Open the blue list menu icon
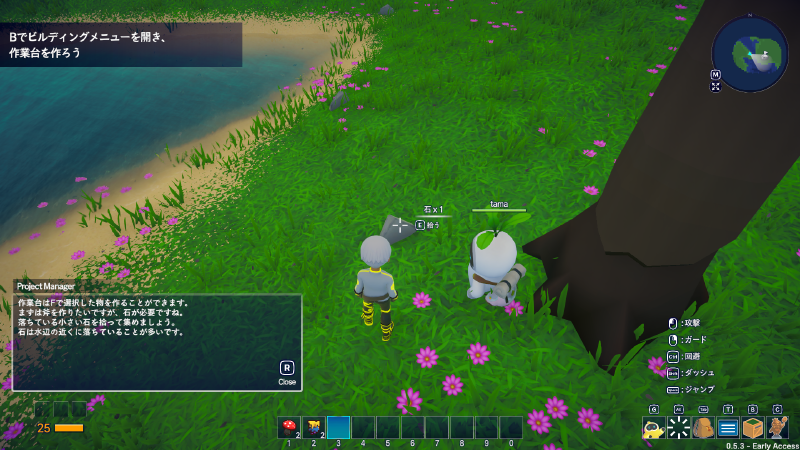The image size is (800, 450). click(728, 428)
